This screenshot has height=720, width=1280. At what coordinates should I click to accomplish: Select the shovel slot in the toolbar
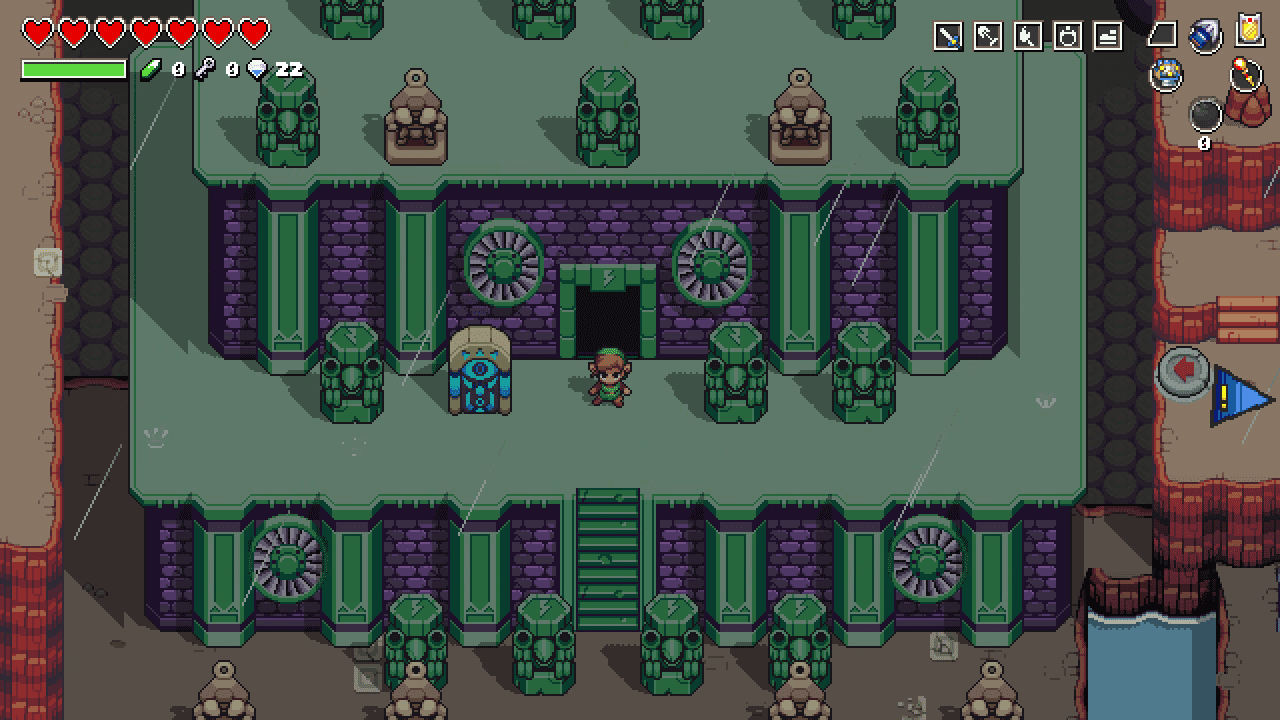pos(988,33)
